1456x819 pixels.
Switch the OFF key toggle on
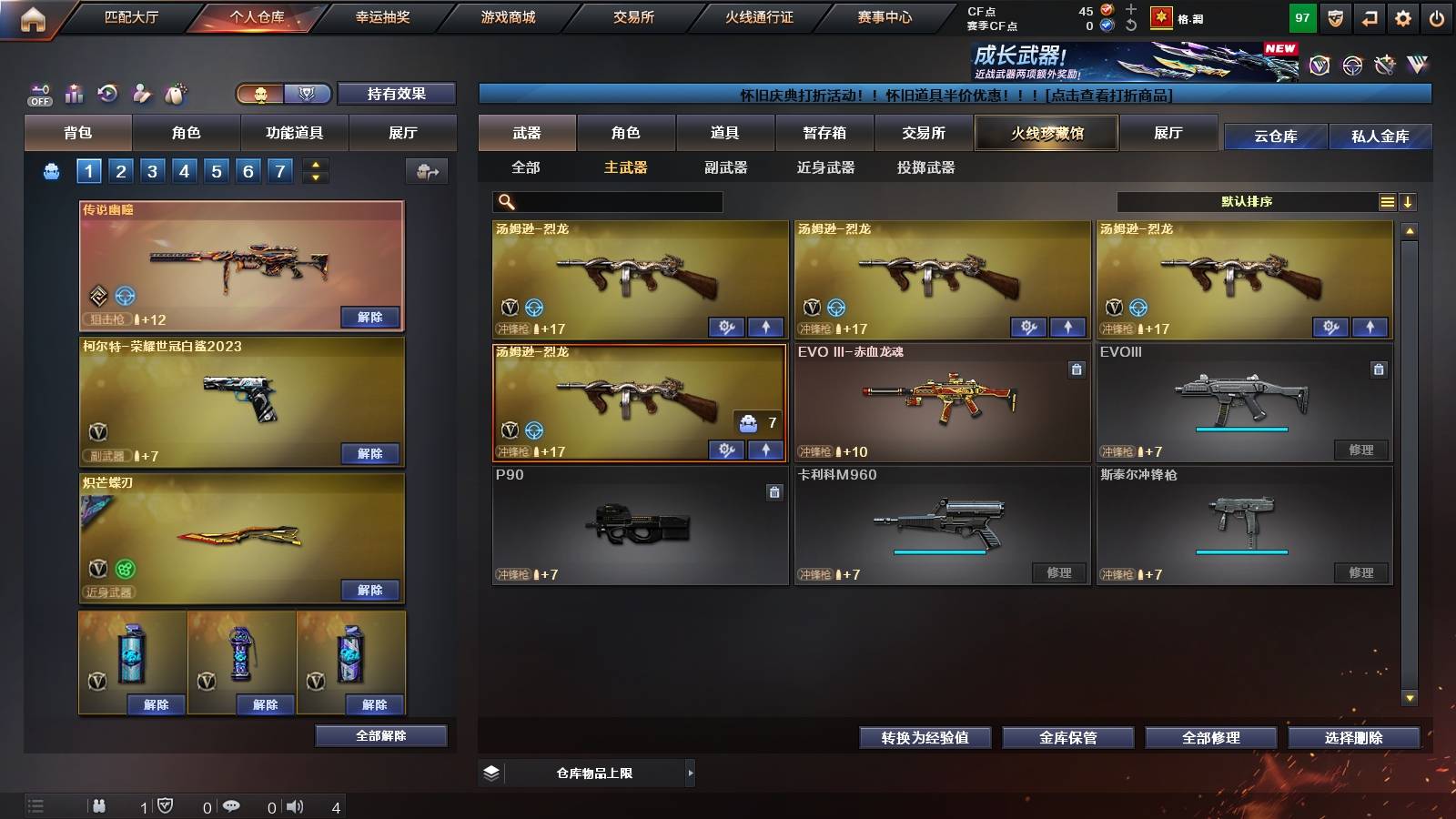tap(38, 94)
